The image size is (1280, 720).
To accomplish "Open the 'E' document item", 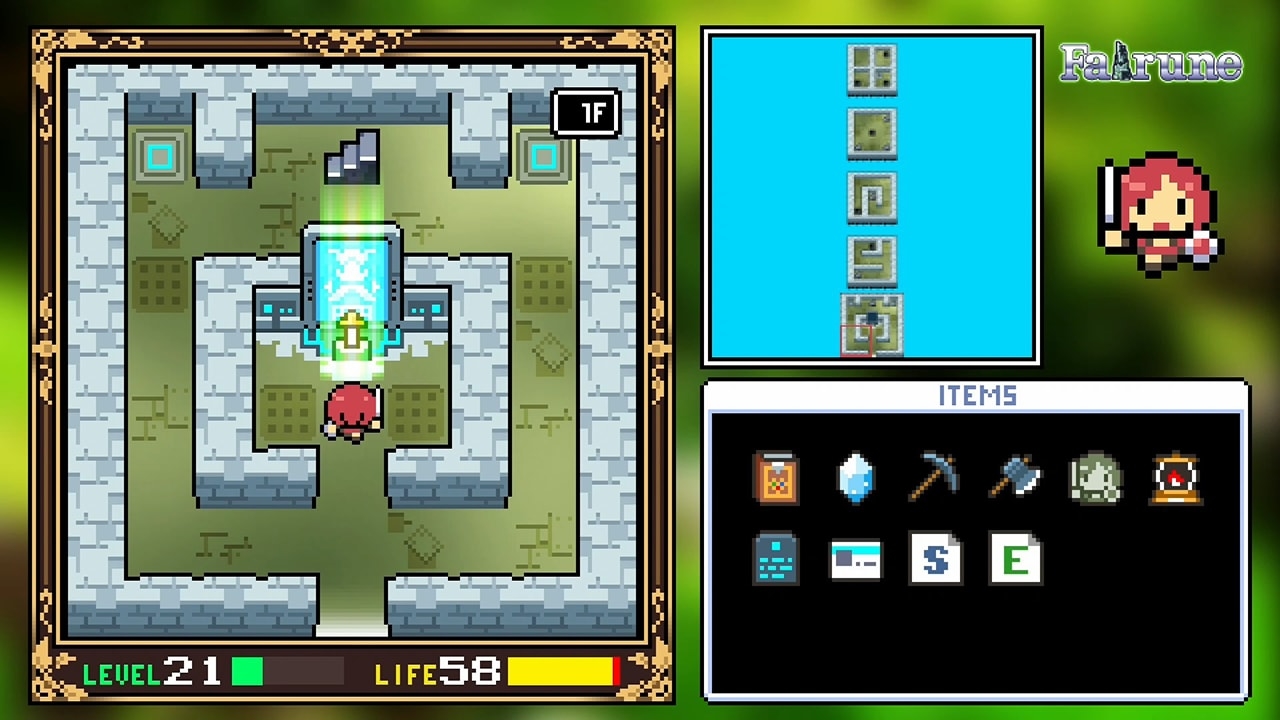I will 1015,560.
